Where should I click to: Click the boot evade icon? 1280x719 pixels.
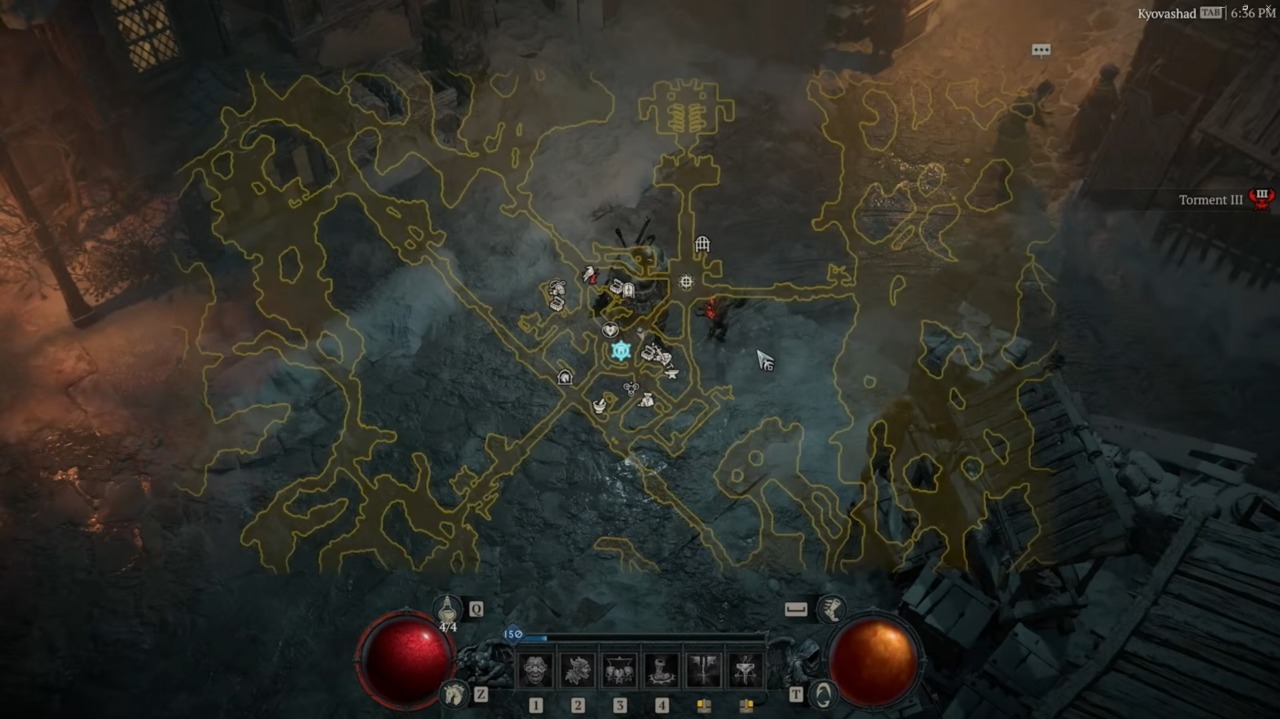(x=830, y=608)
